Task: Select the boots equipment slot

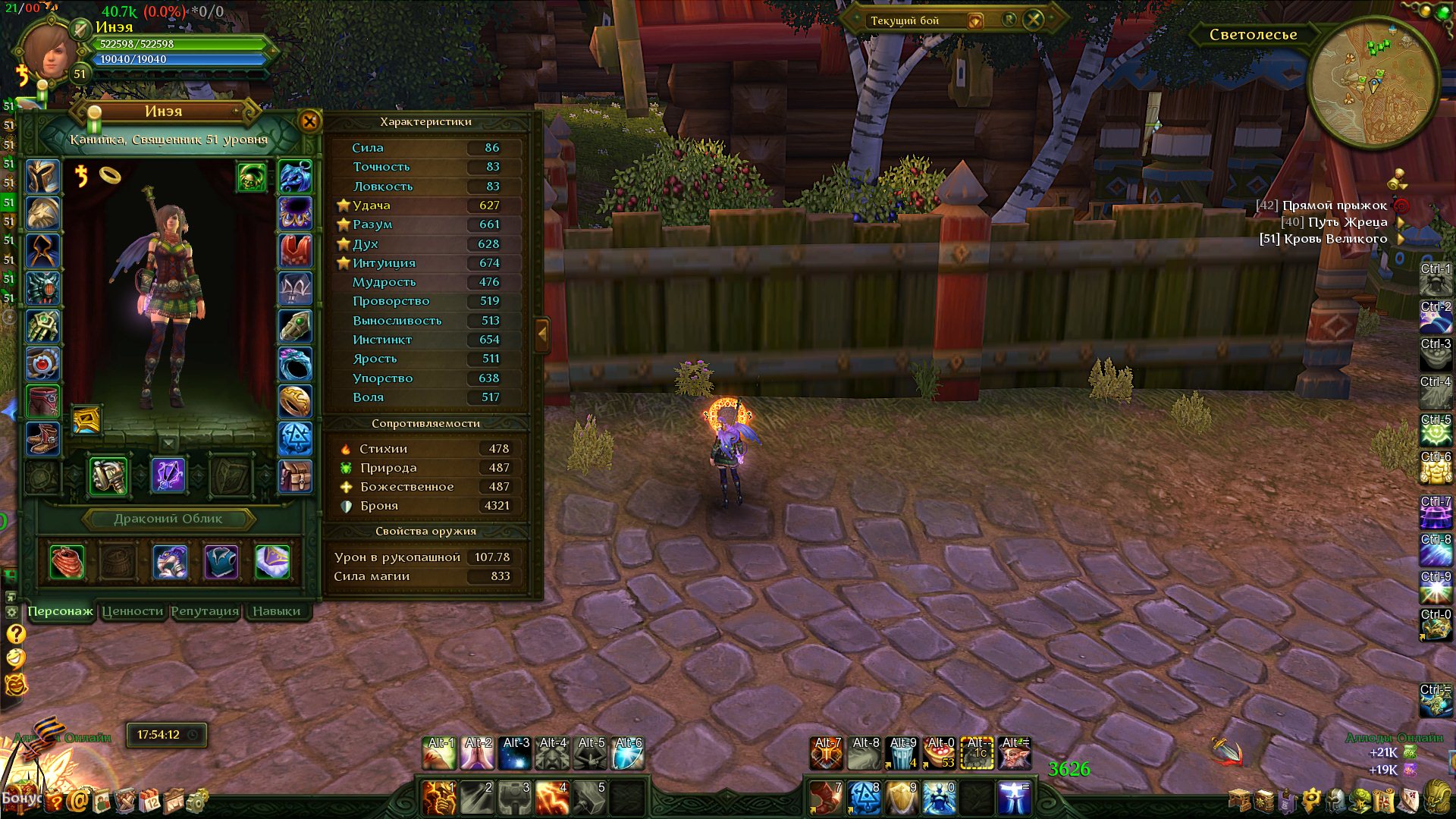Action: click(x=42, y=438)
